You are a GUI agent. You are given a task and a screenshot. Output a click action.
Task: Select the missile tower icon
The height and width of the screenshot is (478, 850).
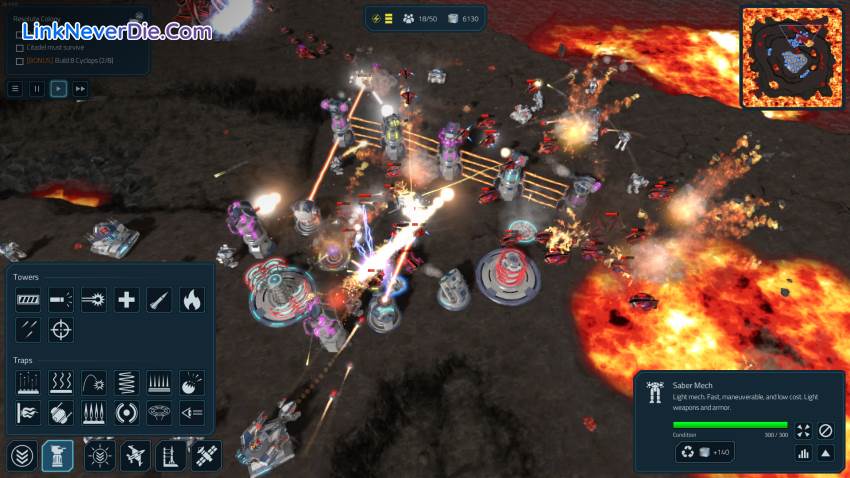[159, 298]
